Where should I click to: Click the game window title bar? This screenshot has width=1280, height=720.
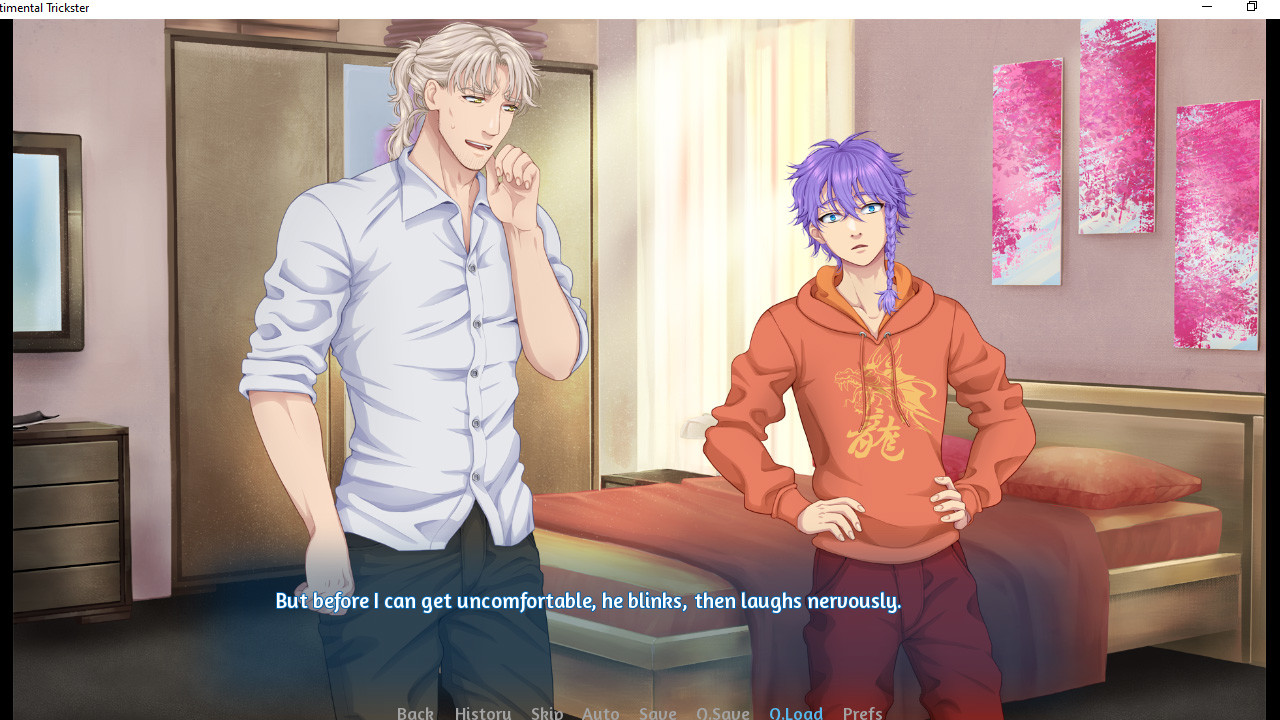[600, 8]
